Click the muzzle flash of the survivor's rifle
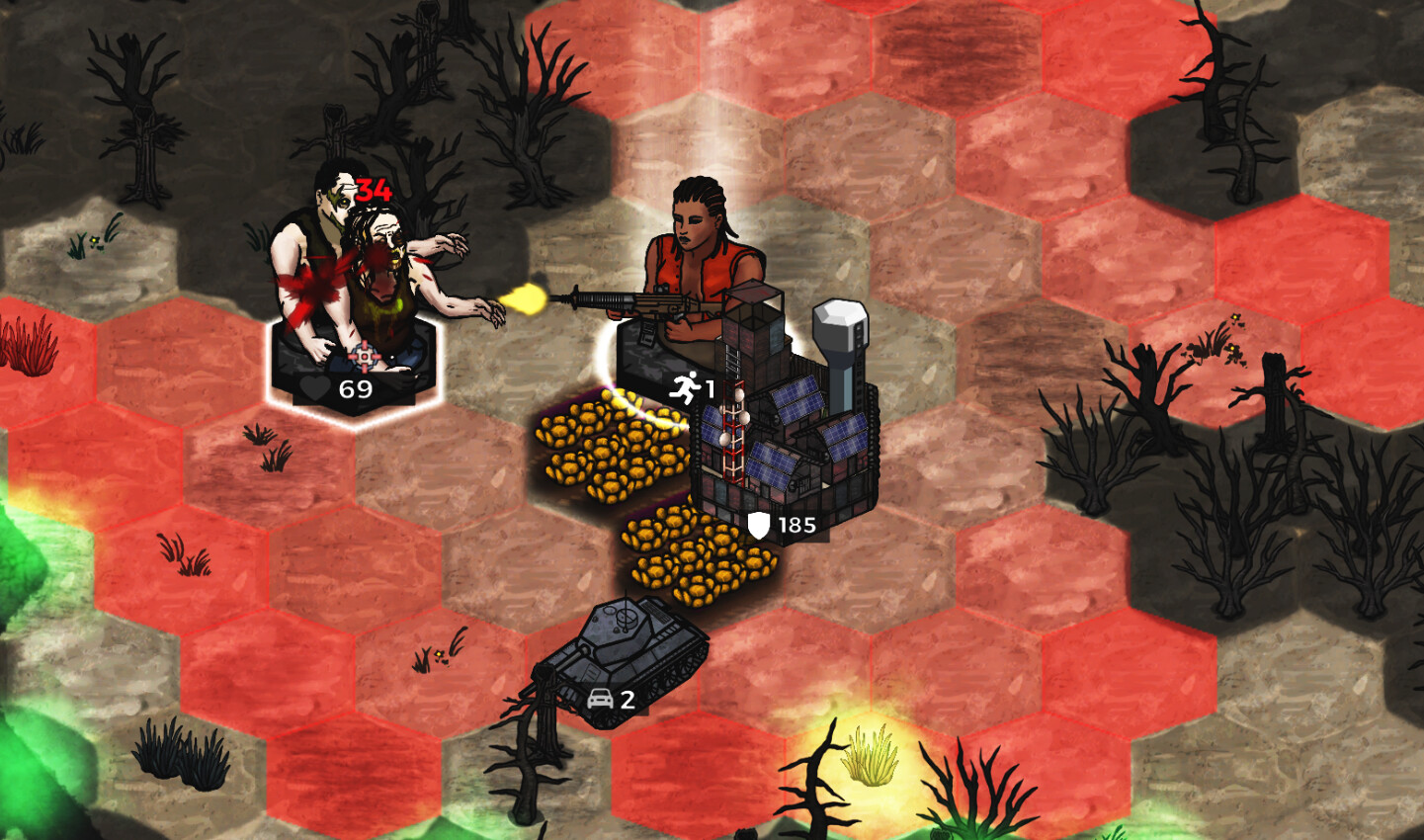This screenshot has width=1424, height=840. (x=527, y=296)
